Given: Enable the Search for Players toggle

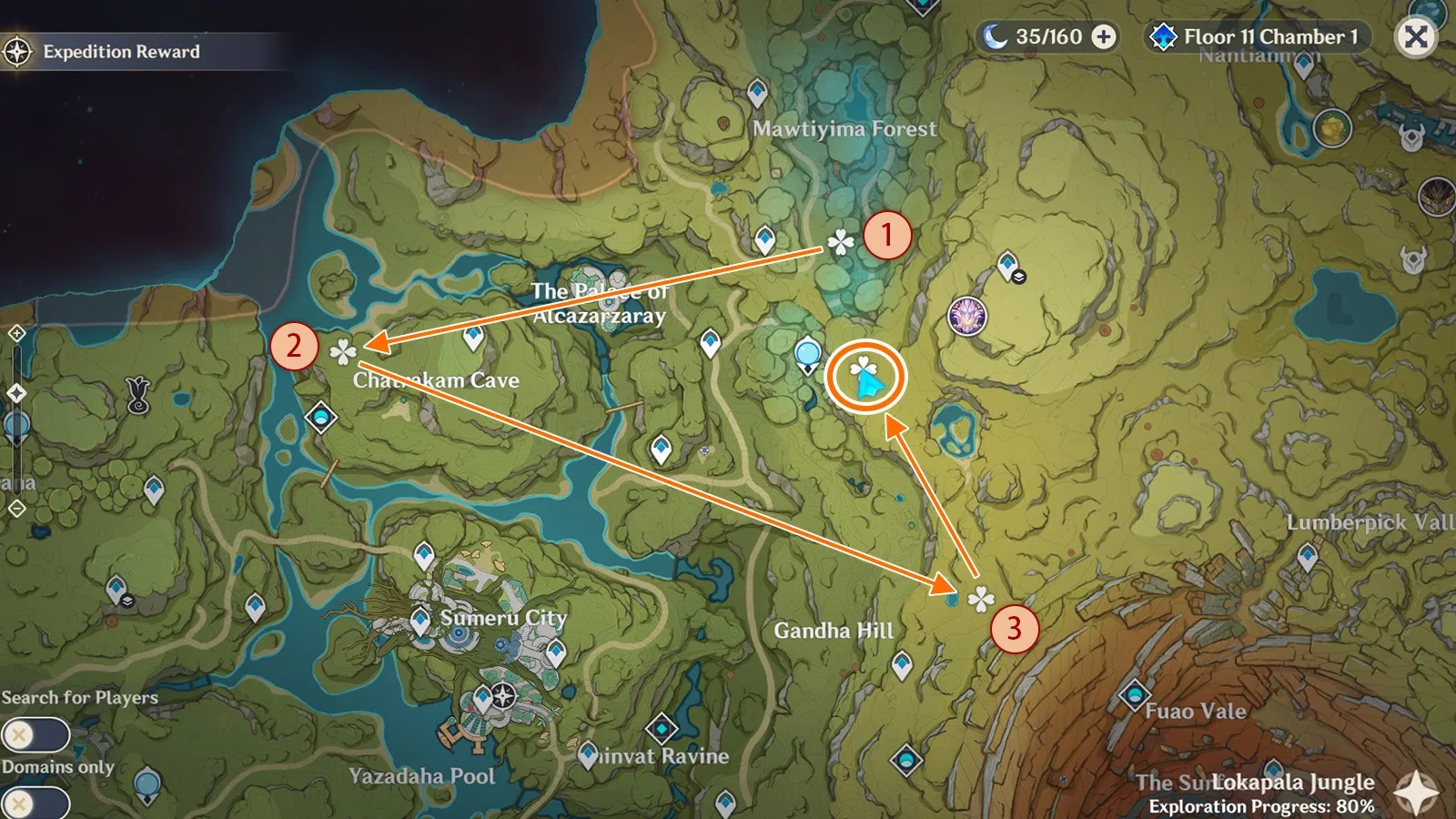Looking at the screenshot, I should (37, 733).
